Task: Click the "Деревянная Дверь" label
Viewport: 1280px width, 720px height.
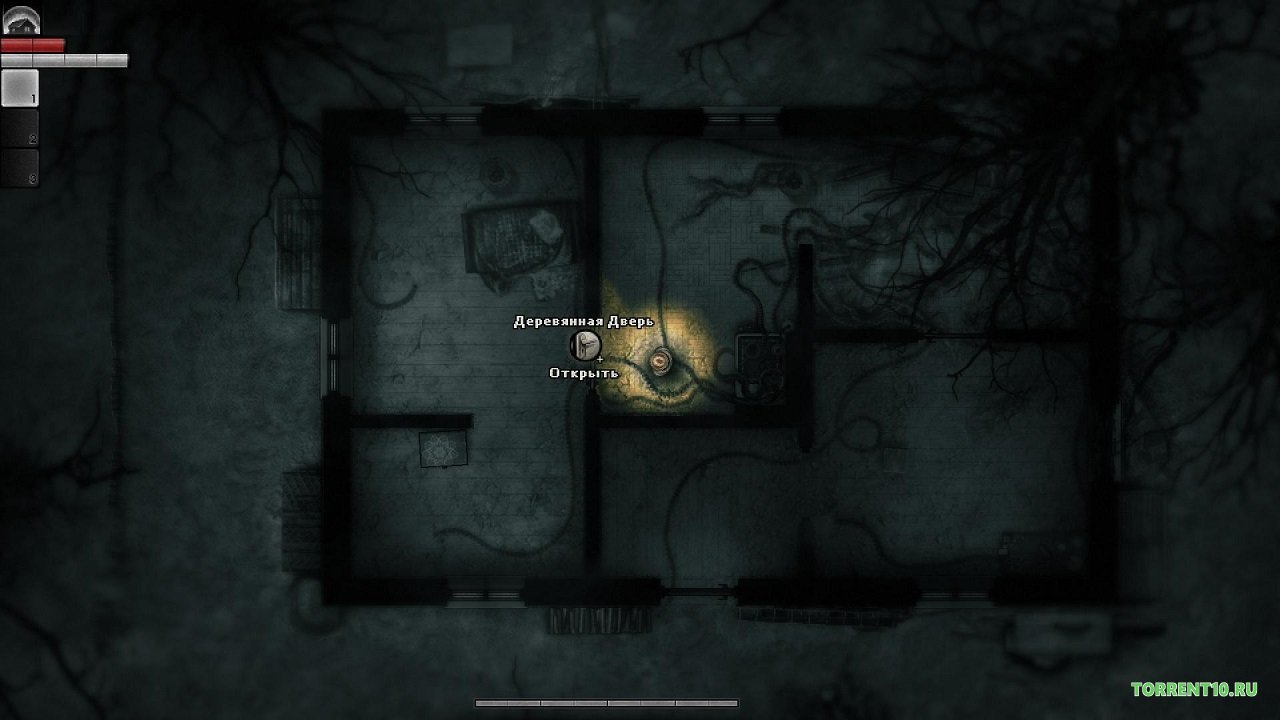Action: pos(582,322)
